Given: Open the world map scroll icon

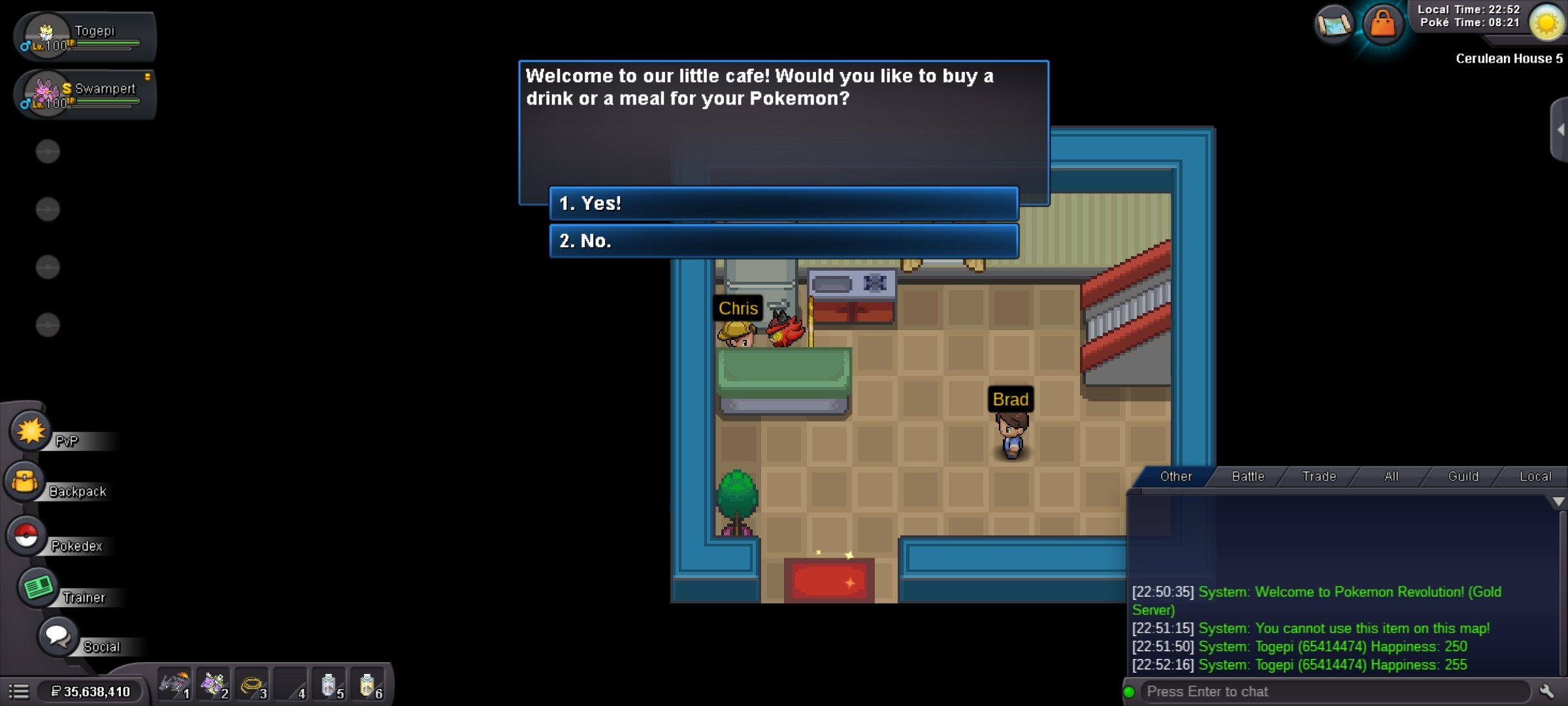Looking at the screenshot, I should pyautogui.click(x=1333, y=25).
